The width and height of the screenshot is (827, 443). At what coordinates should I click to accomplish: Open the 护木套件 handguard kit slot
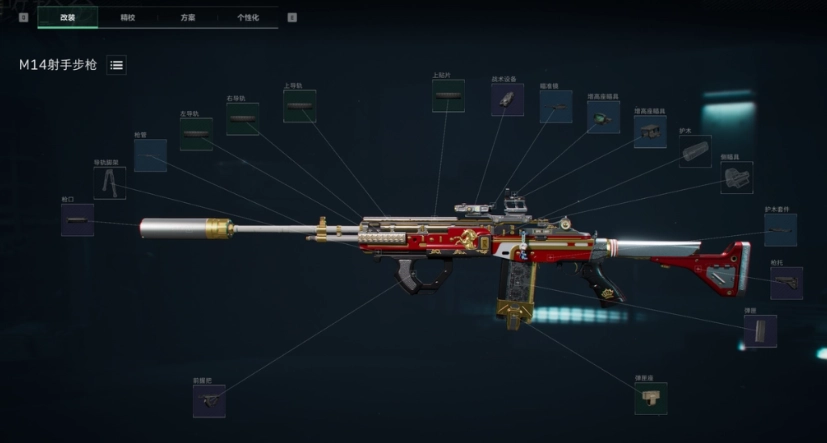coord(780,230)
